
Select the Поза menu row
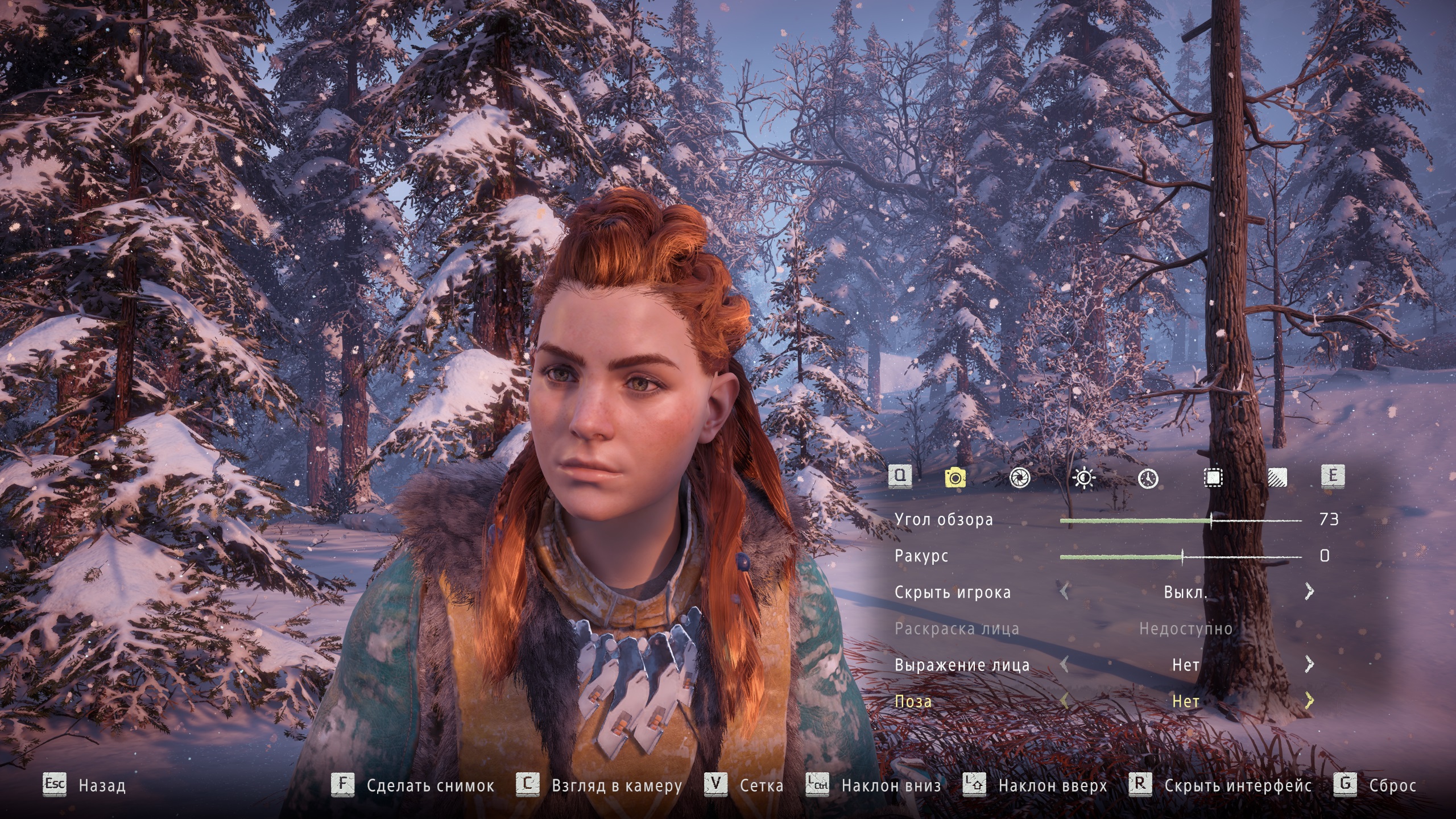coord(913,701)
